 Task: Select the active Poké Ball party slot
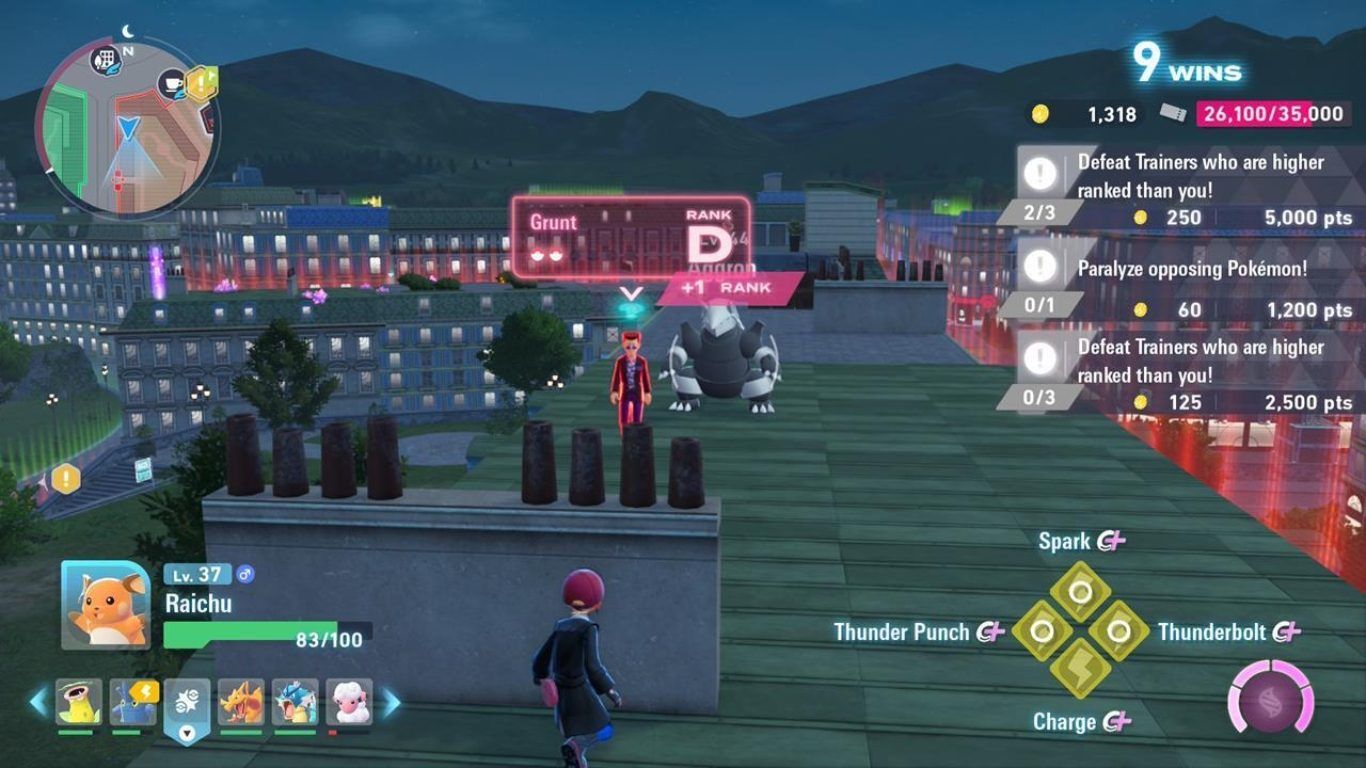(187, 704)
